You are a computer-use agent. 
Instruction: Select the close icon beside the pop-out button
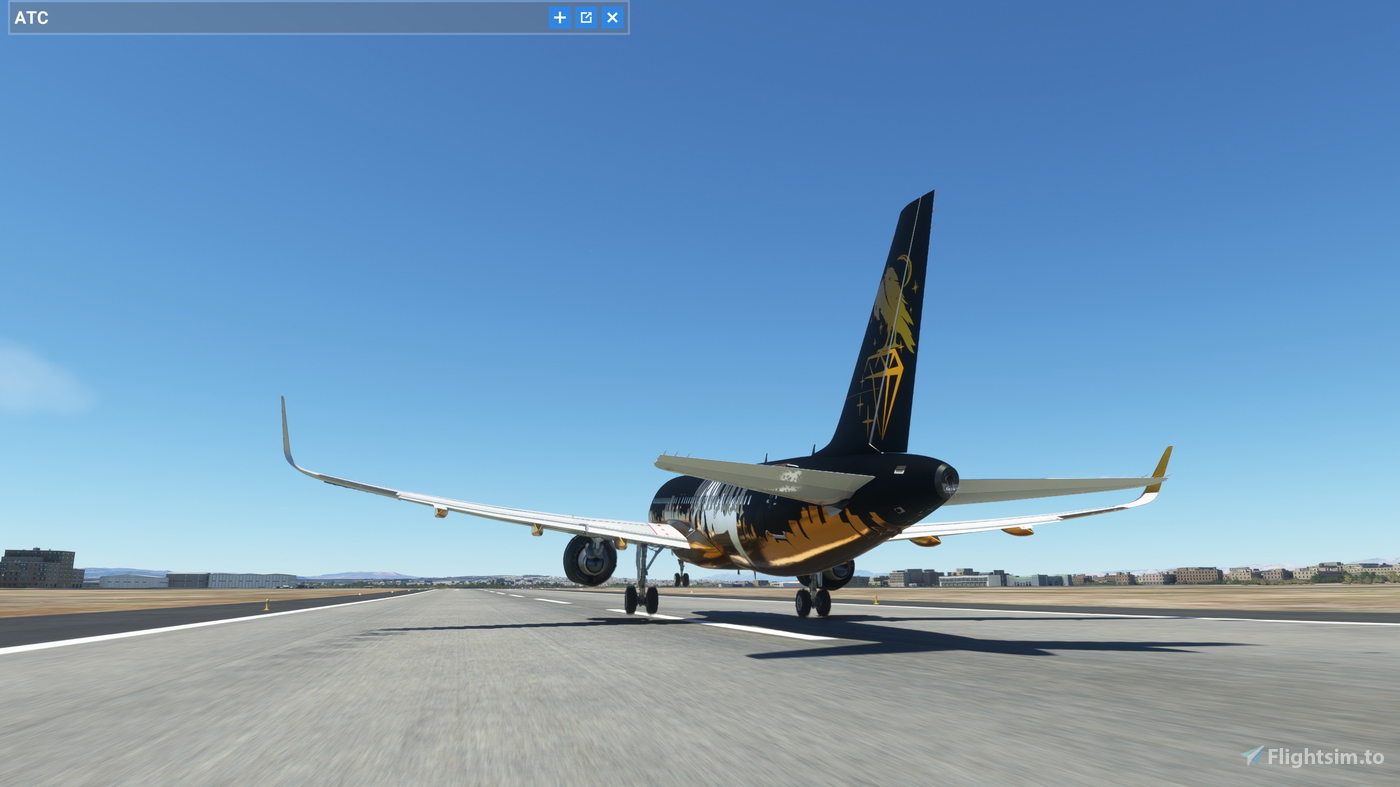pyautogui.click(x=611, y=17)
